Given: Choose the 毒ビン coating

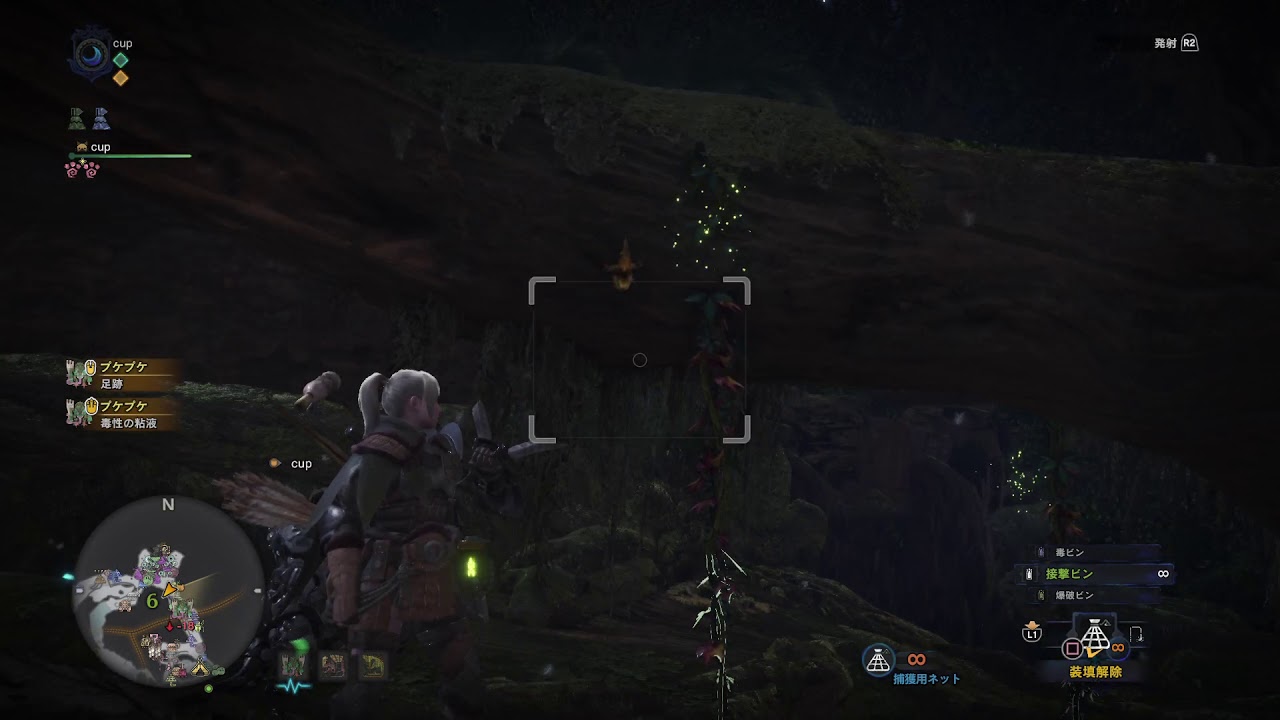Looking at the screenshot, I should tap(1068, 552).
